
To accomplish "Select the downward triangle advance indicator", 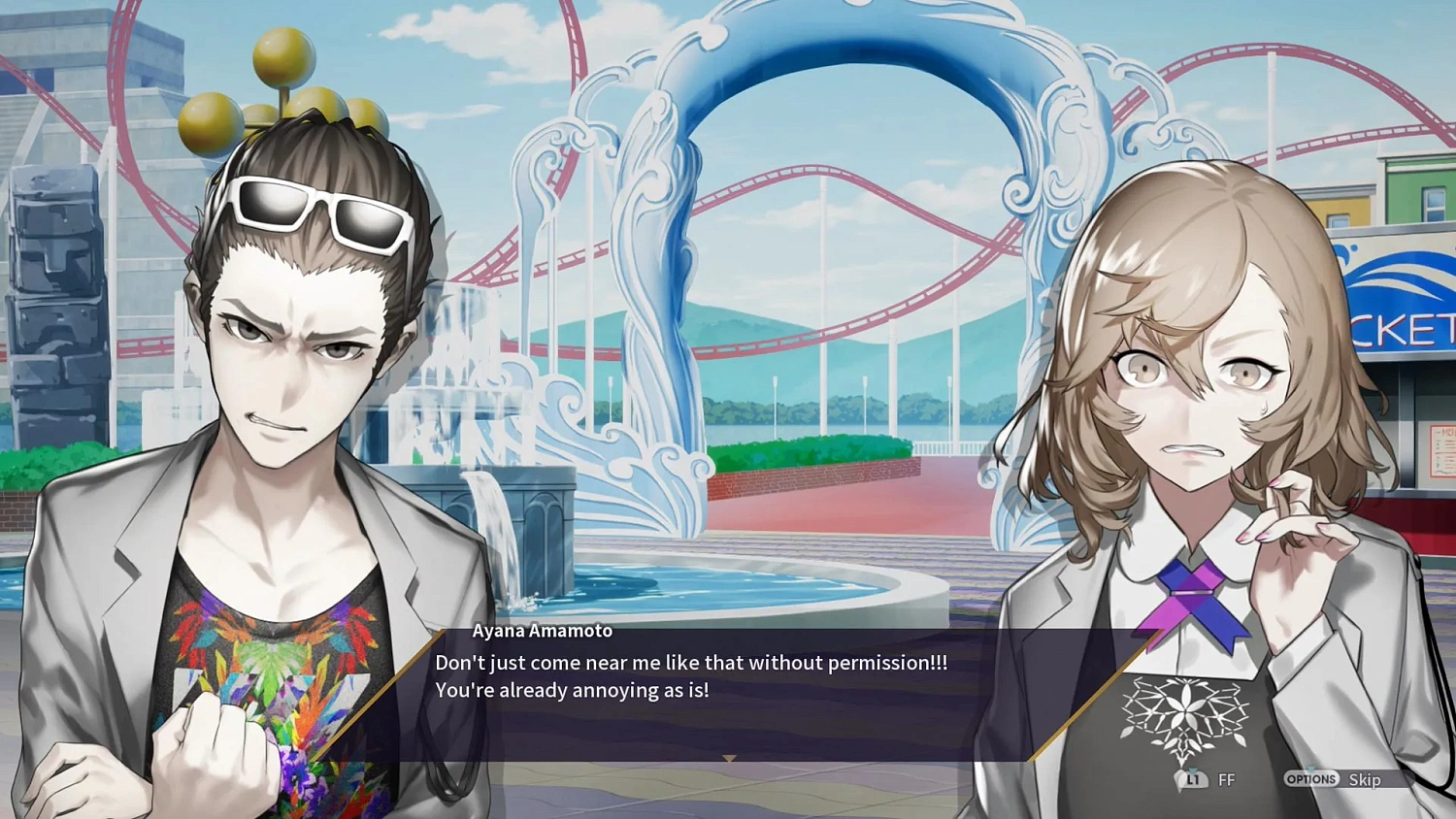I will [x=728, y=757].
